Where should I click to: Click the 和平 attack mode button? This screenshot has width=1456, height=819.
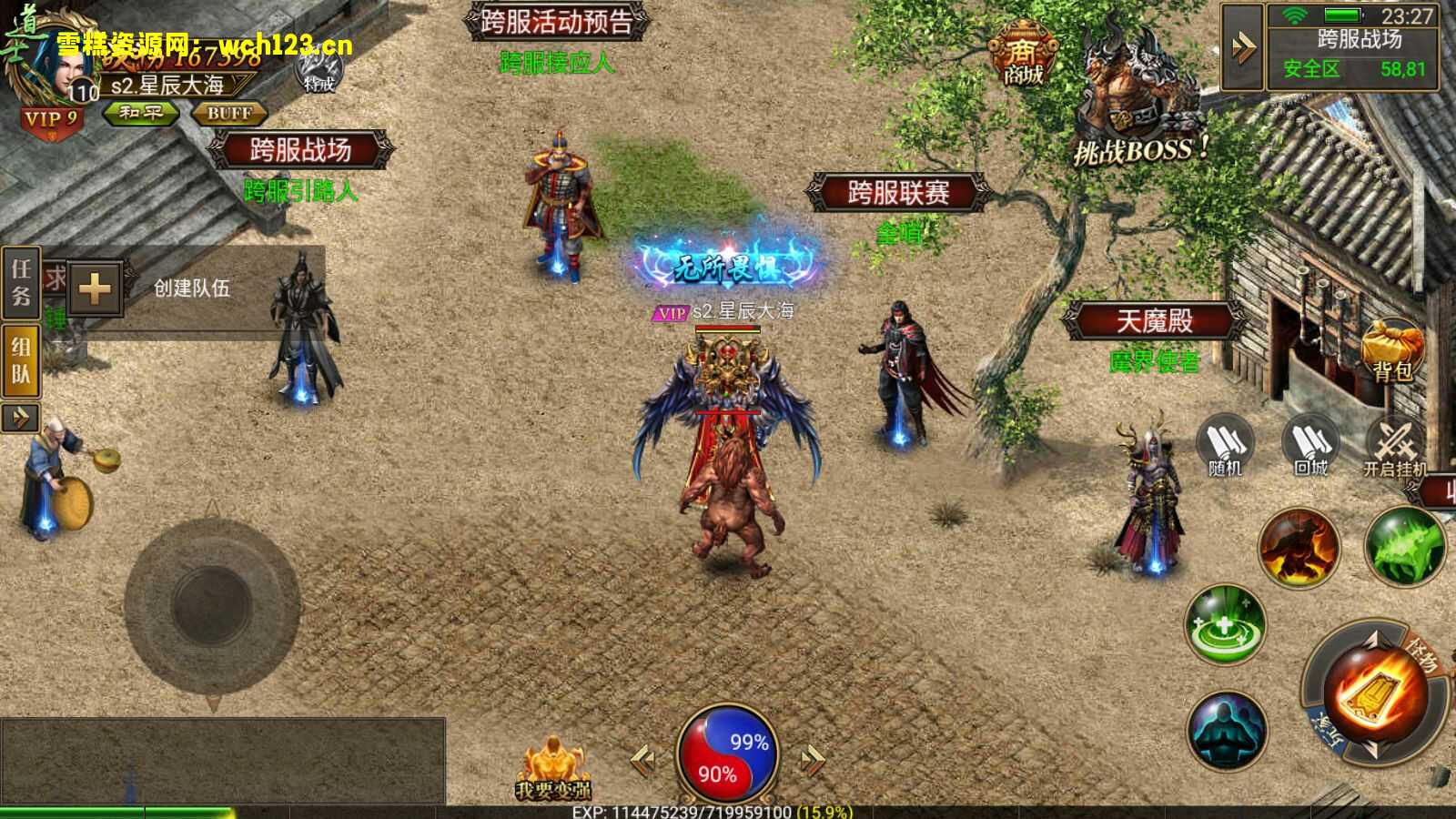140,113
